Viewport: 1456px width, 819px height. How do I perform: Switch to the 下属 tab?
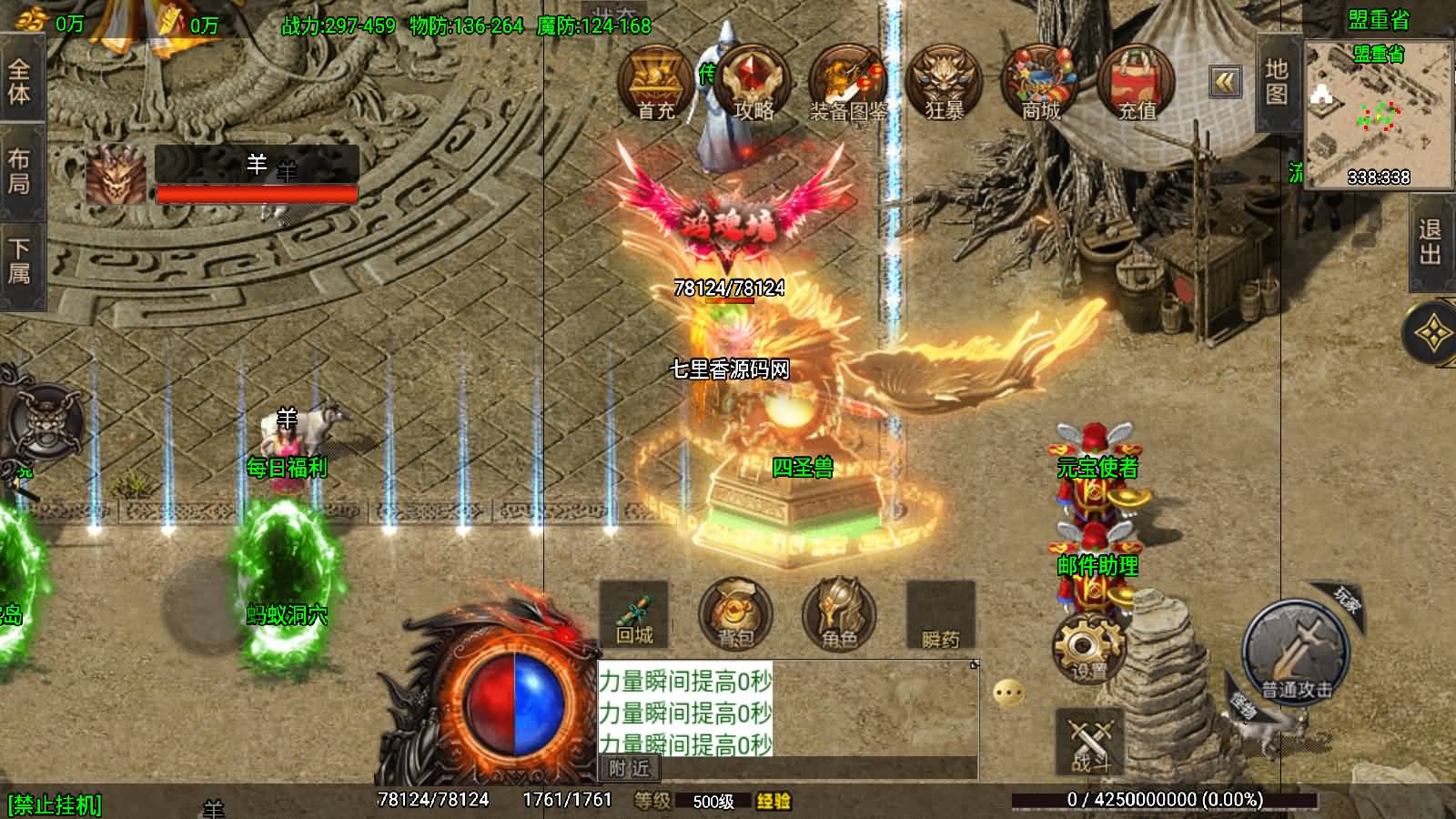click(20, 261)
